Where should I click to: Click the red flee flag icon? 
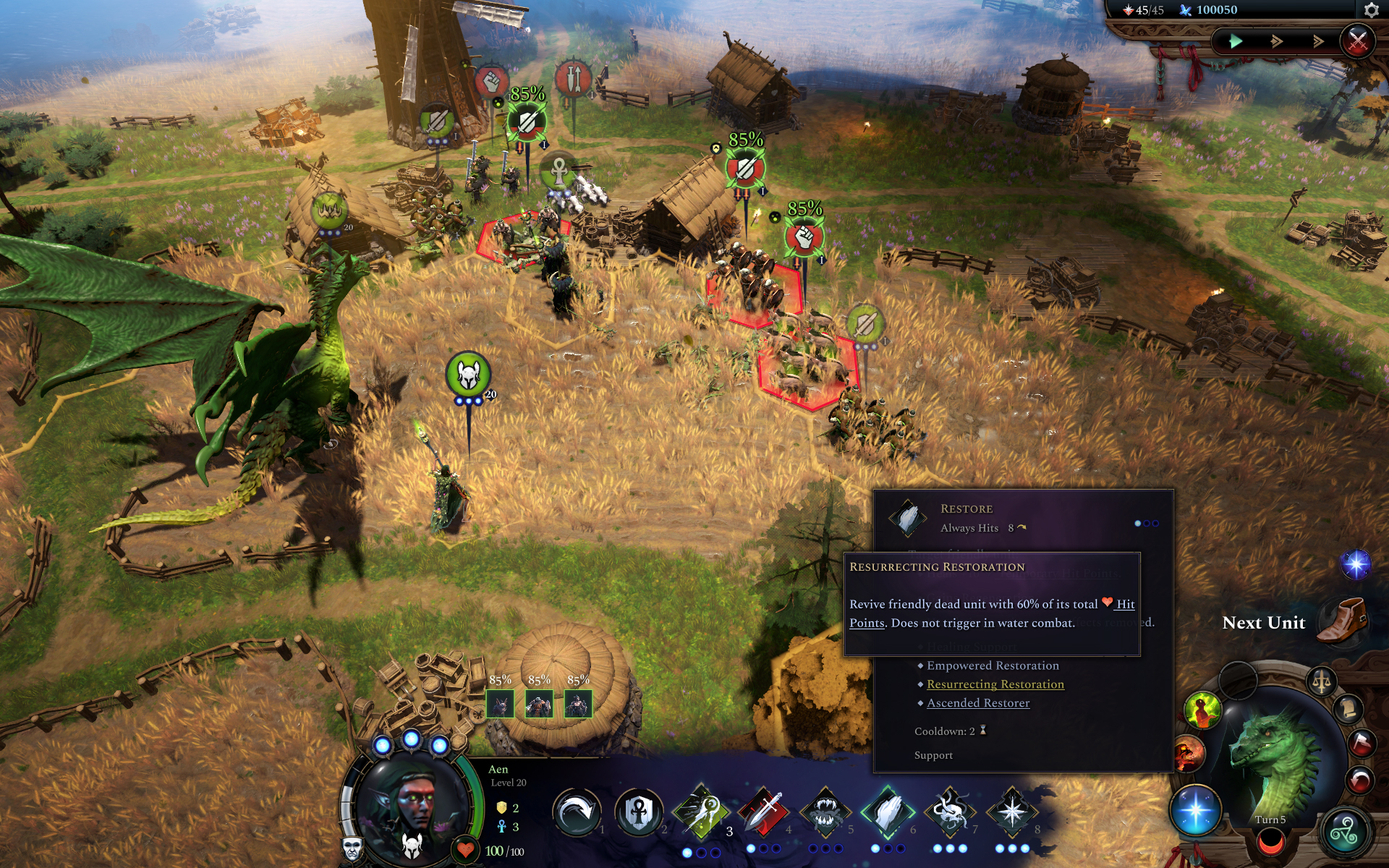click(x=1362, y=743)
